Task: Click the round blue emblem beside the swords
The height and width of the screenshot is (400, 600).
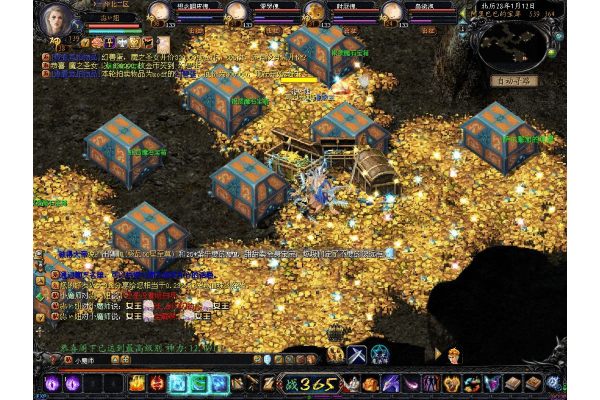Action: pyautogui.click(x=380, y=353)
